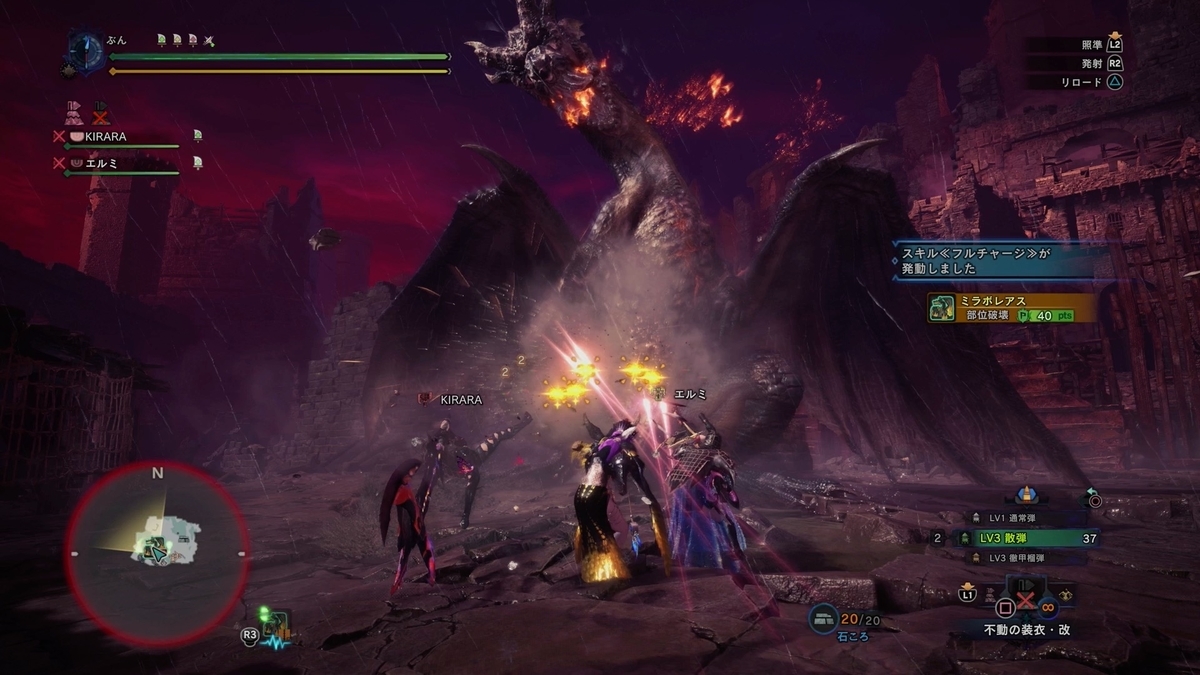Click the 石ころ slinger ammo icon
The height and width of the screenshot is (675, 1200).
823,617
